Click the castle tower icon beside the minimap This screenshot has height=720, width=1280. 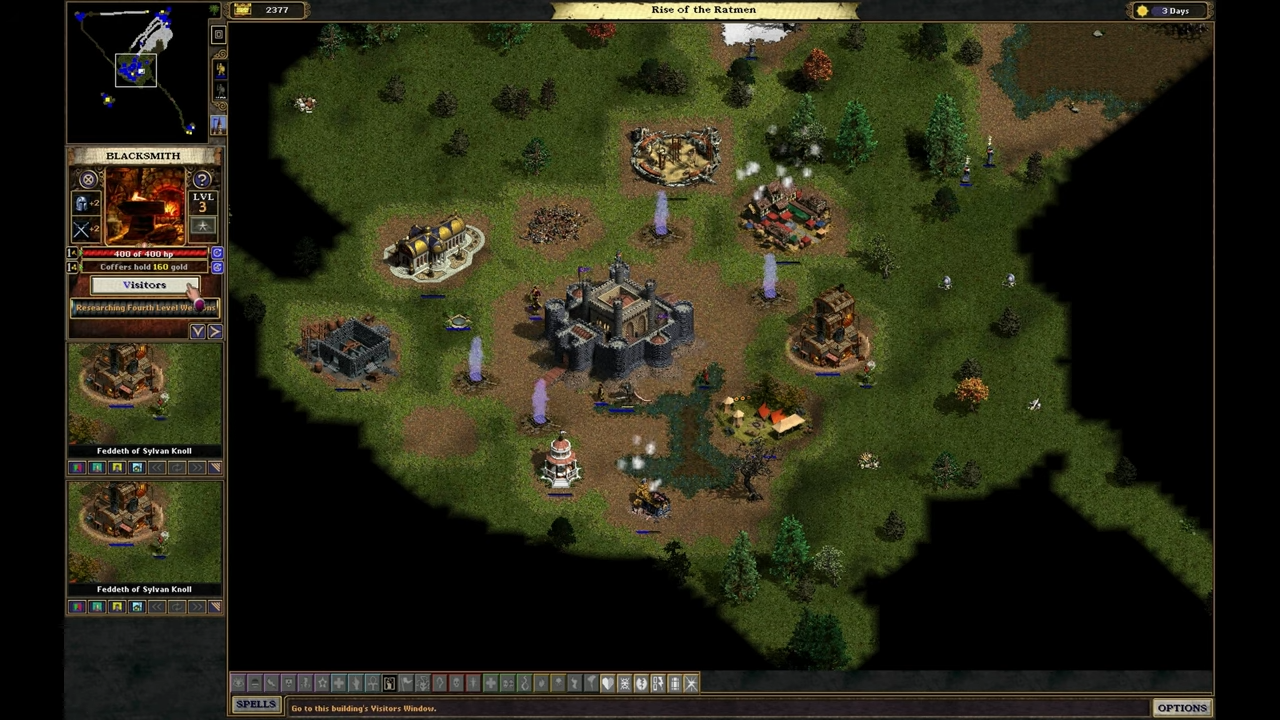(218, 125)
